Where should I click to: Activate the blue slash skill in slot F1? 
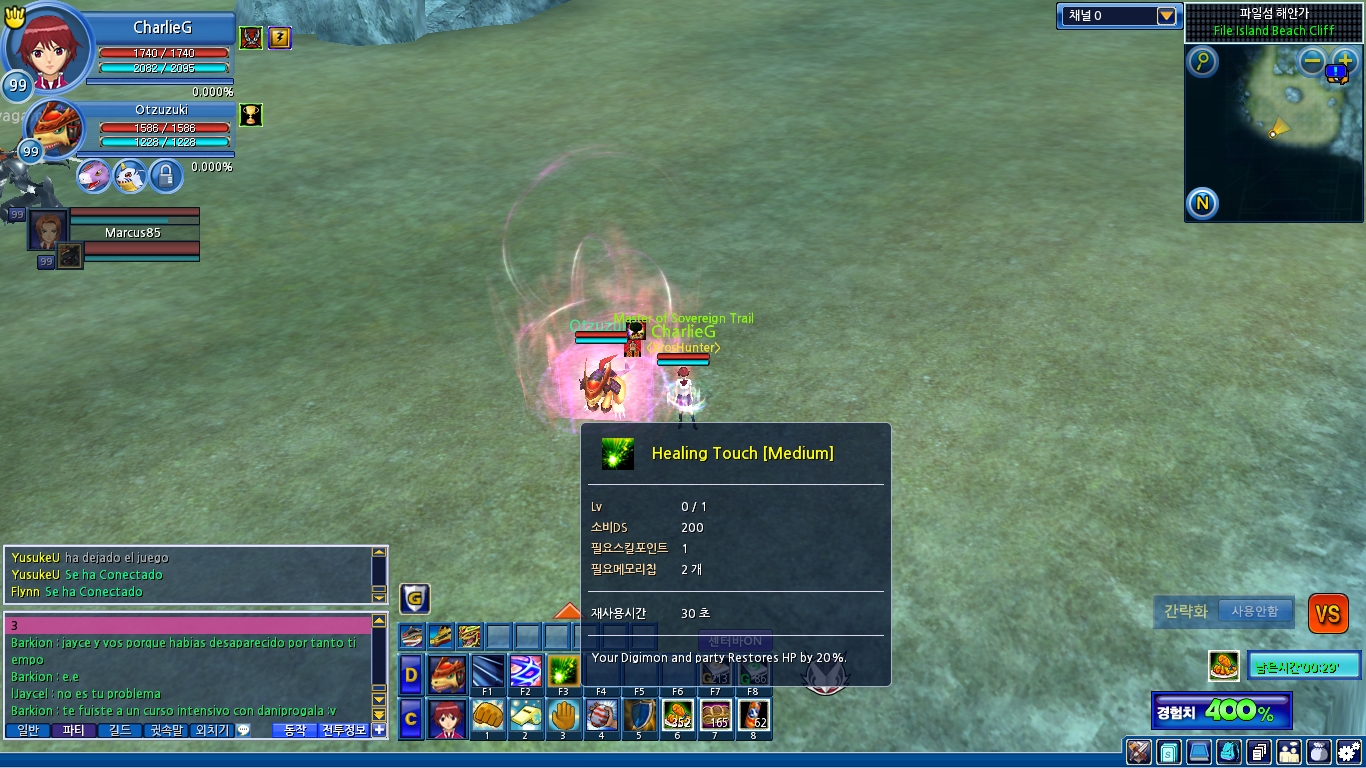point(488,672)
